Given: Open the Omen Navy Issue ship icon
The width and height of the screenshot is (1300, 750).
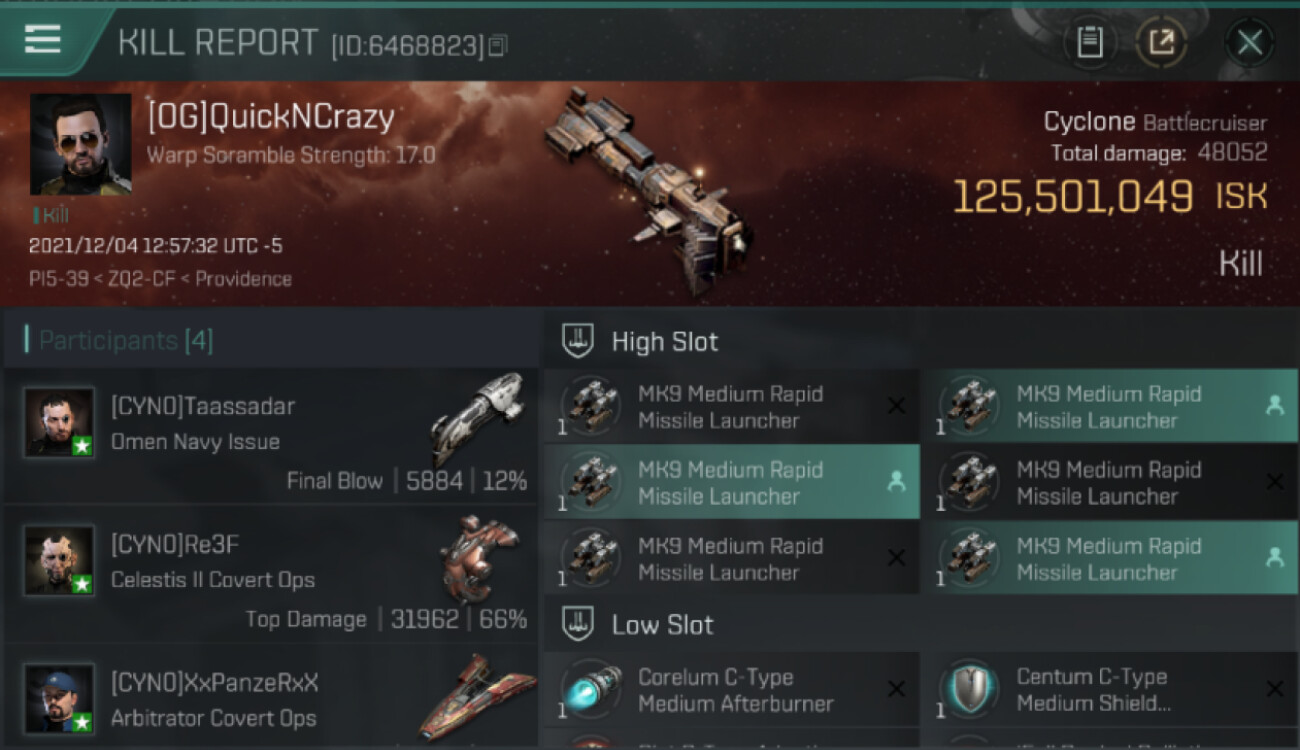Looking at the screenshot, I should tap(476, 417).
